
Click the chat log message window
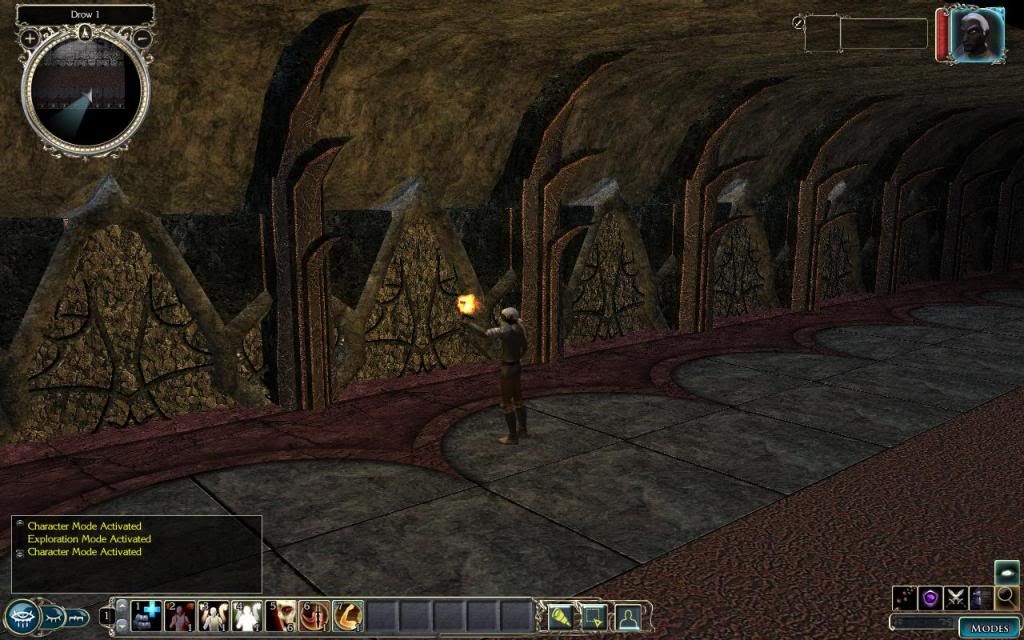[x=137, y=553]
